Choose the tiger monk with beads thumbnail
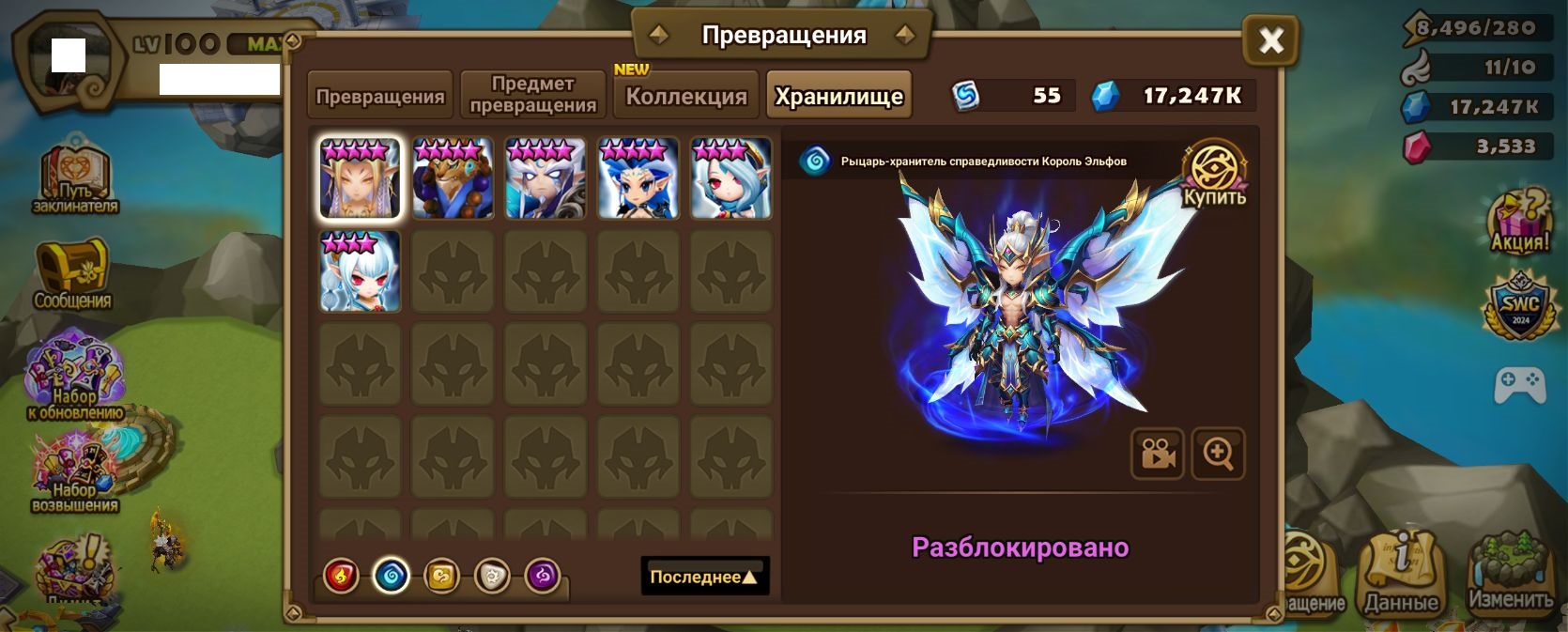Image resolution: width=1568 pixels, height=632 pixels. point(453,178)
